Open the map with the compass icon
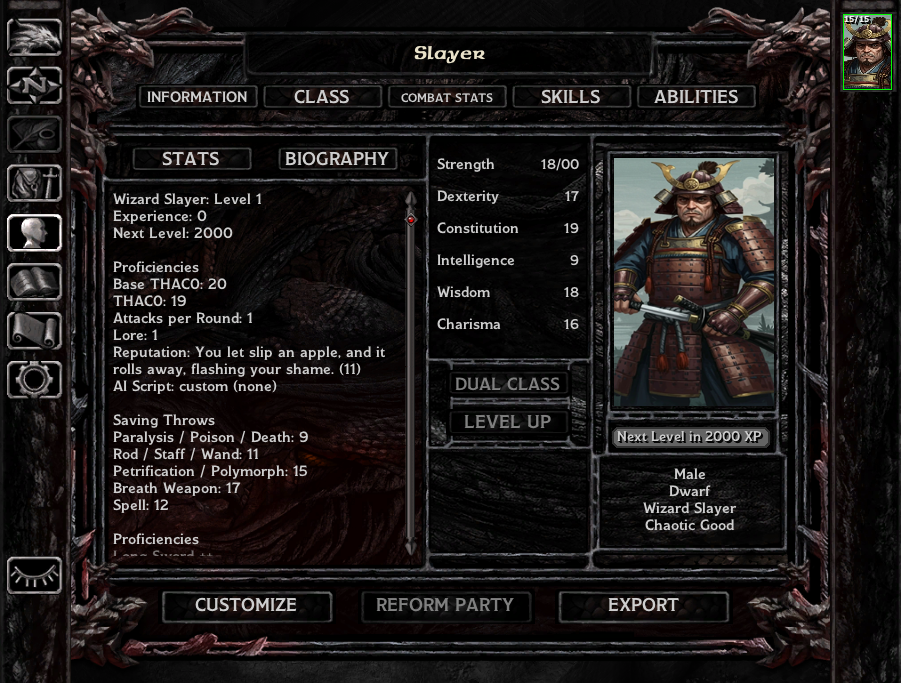 (34, 86)
